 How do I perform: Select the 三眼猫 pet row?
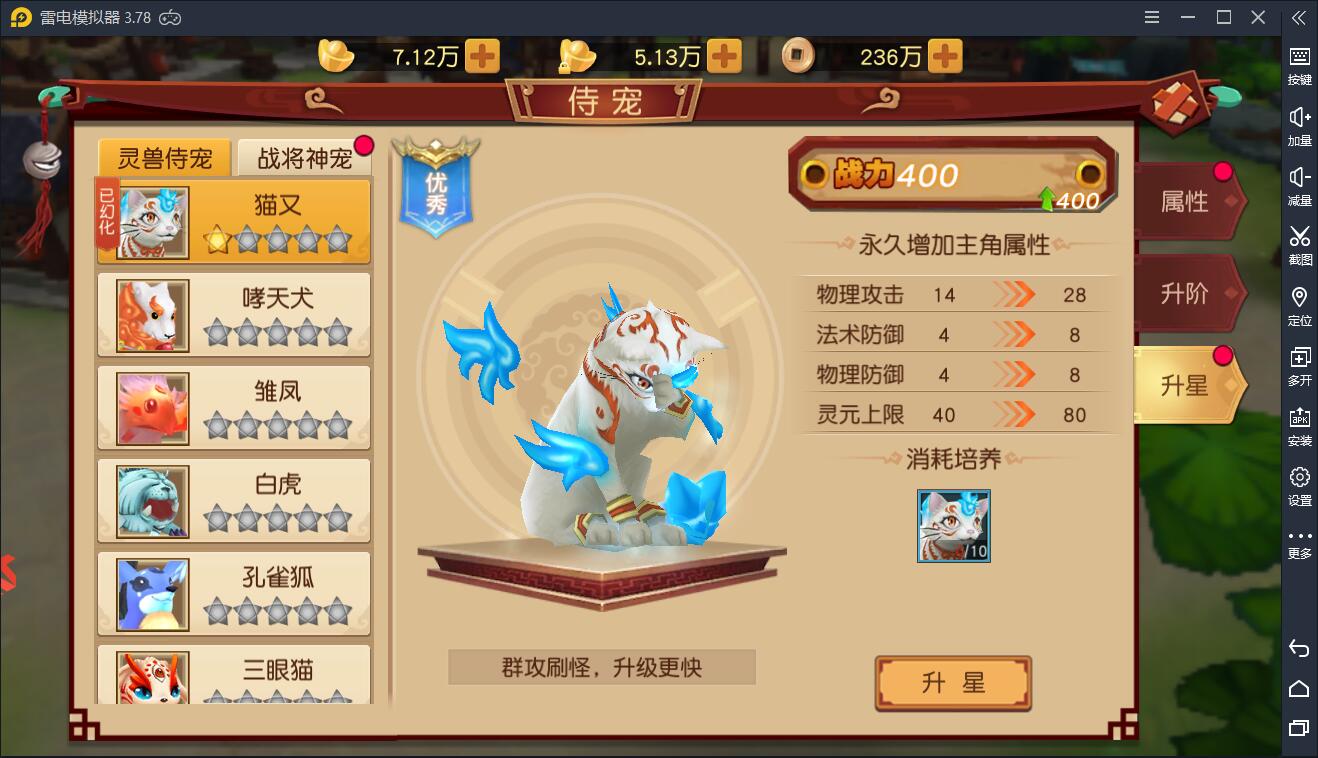[234, 675]
